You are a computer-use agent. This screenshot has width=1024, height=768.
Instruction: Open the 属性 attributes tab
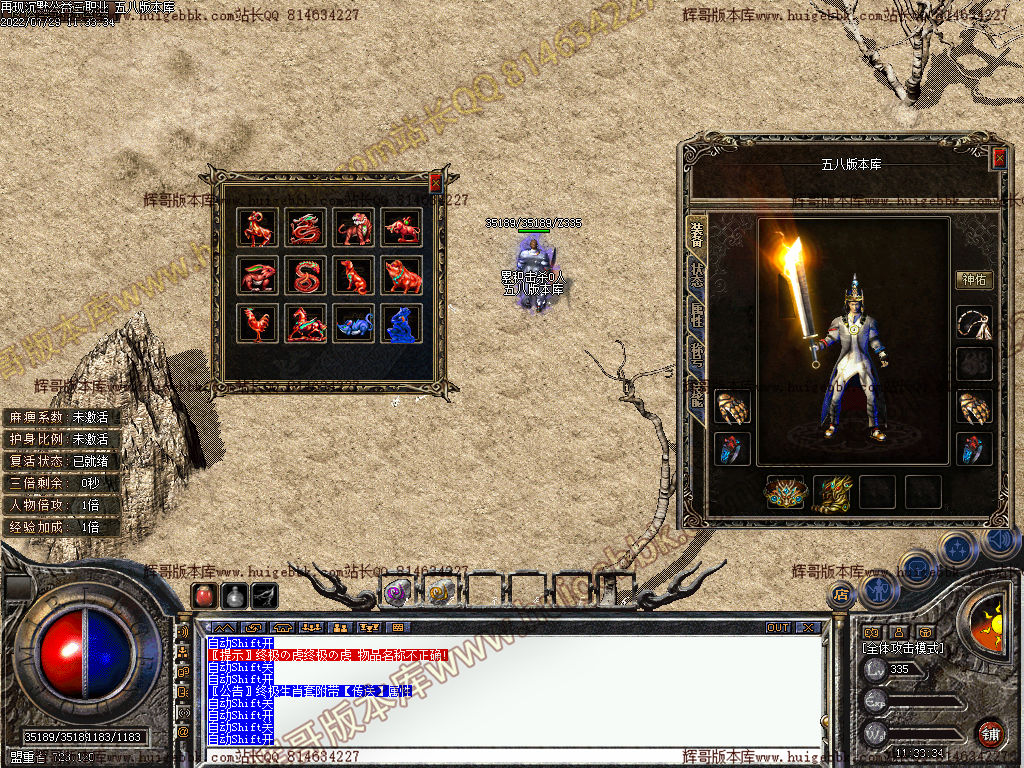[696, 316]
